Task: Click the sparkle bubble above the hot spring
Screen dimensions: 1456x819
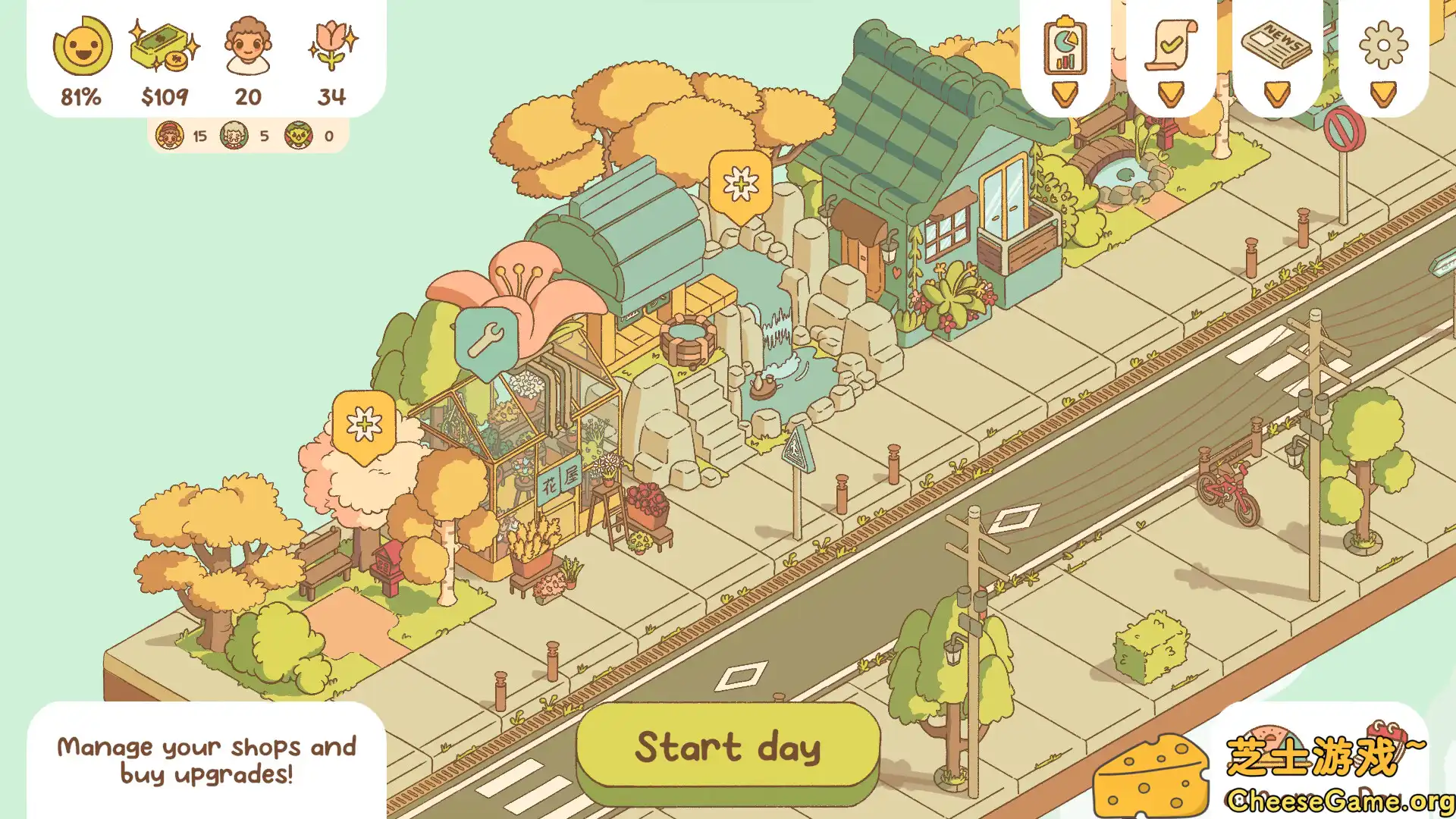Action: click(741, 184)
